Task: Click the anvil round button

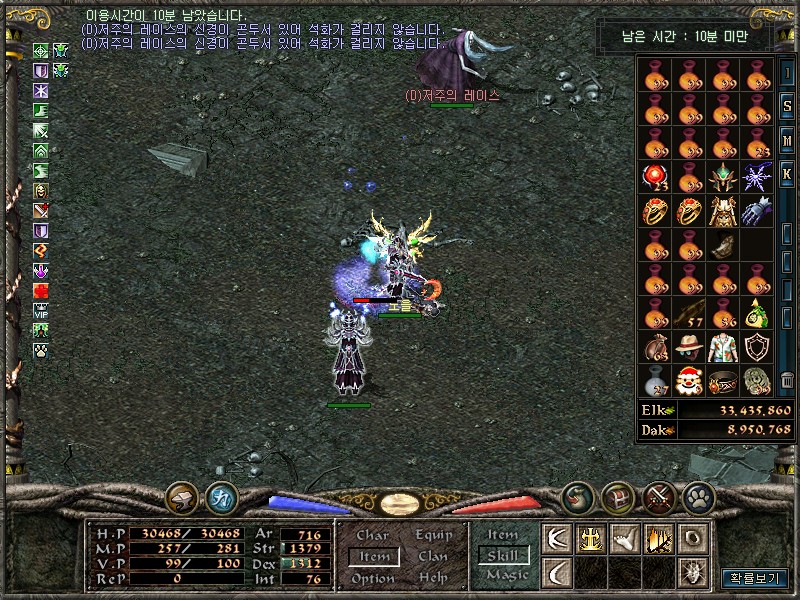Action: point(182,497)
